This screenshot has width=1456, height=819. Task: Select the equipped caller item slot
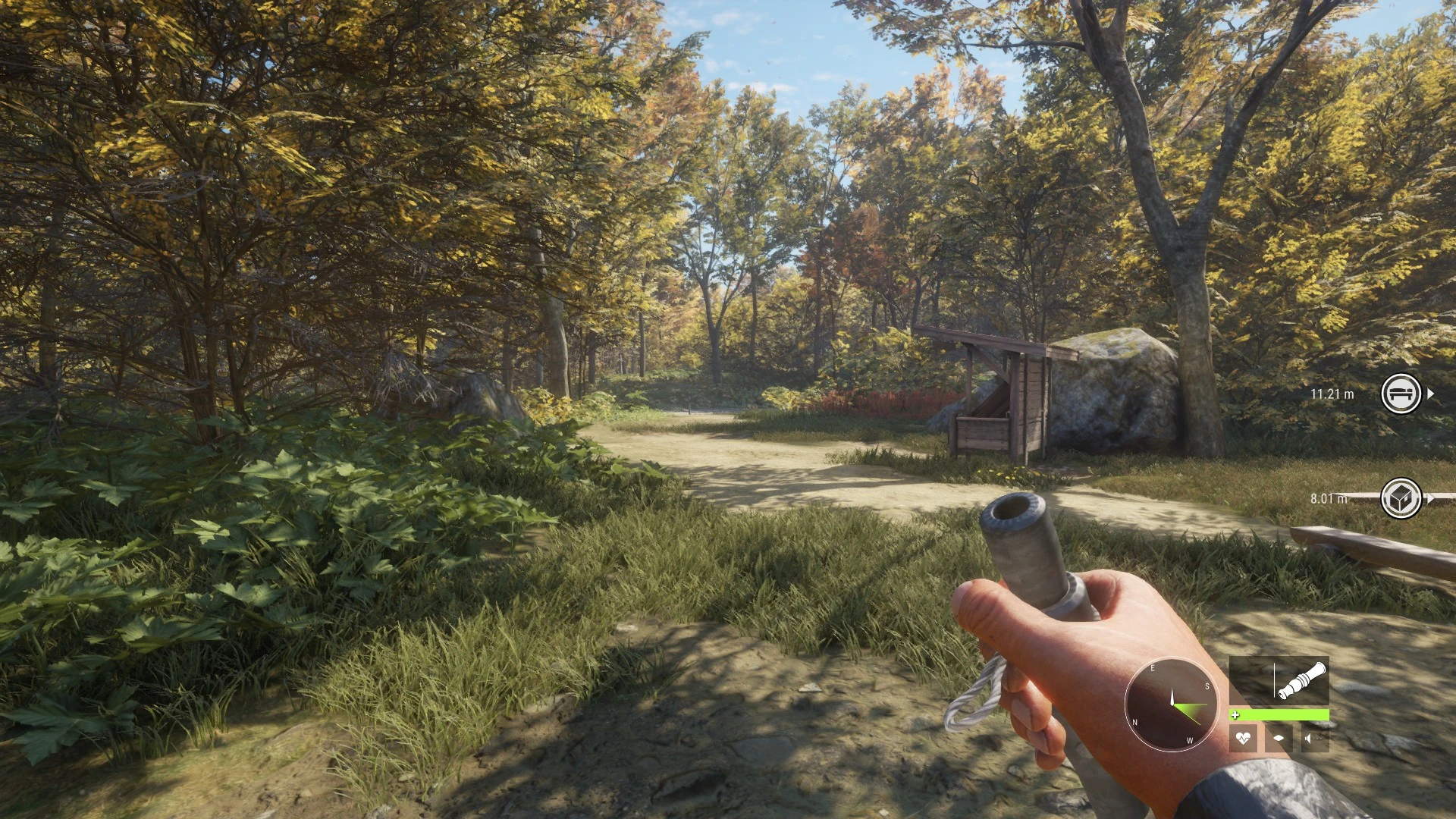pos(1279,681)
